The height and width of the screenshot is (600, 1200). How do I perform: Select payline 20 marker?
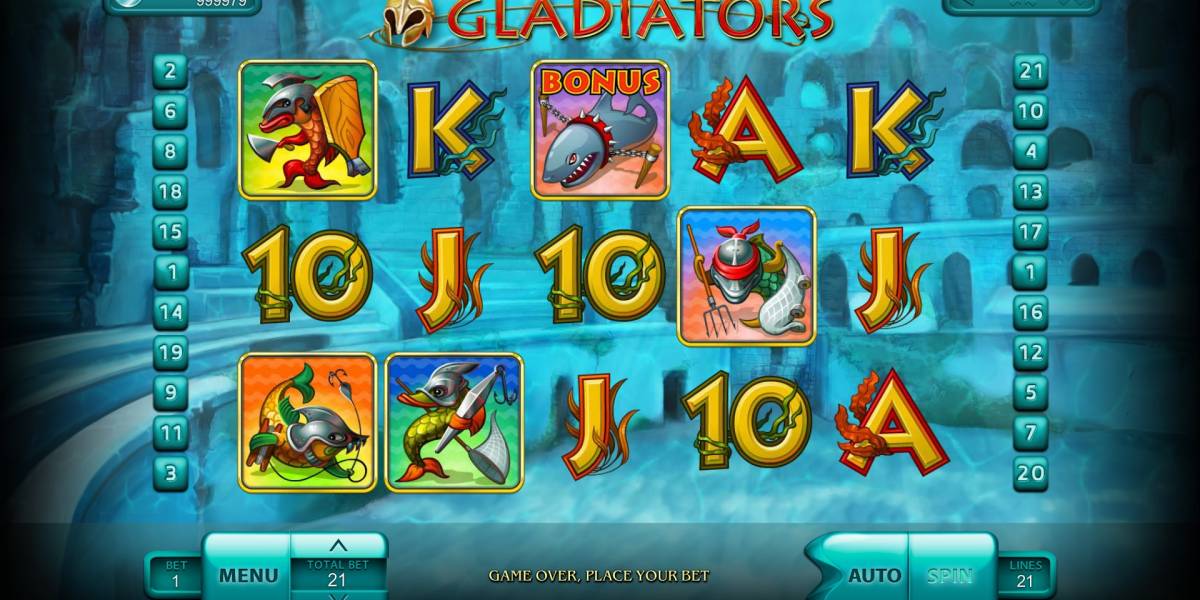1030,473
